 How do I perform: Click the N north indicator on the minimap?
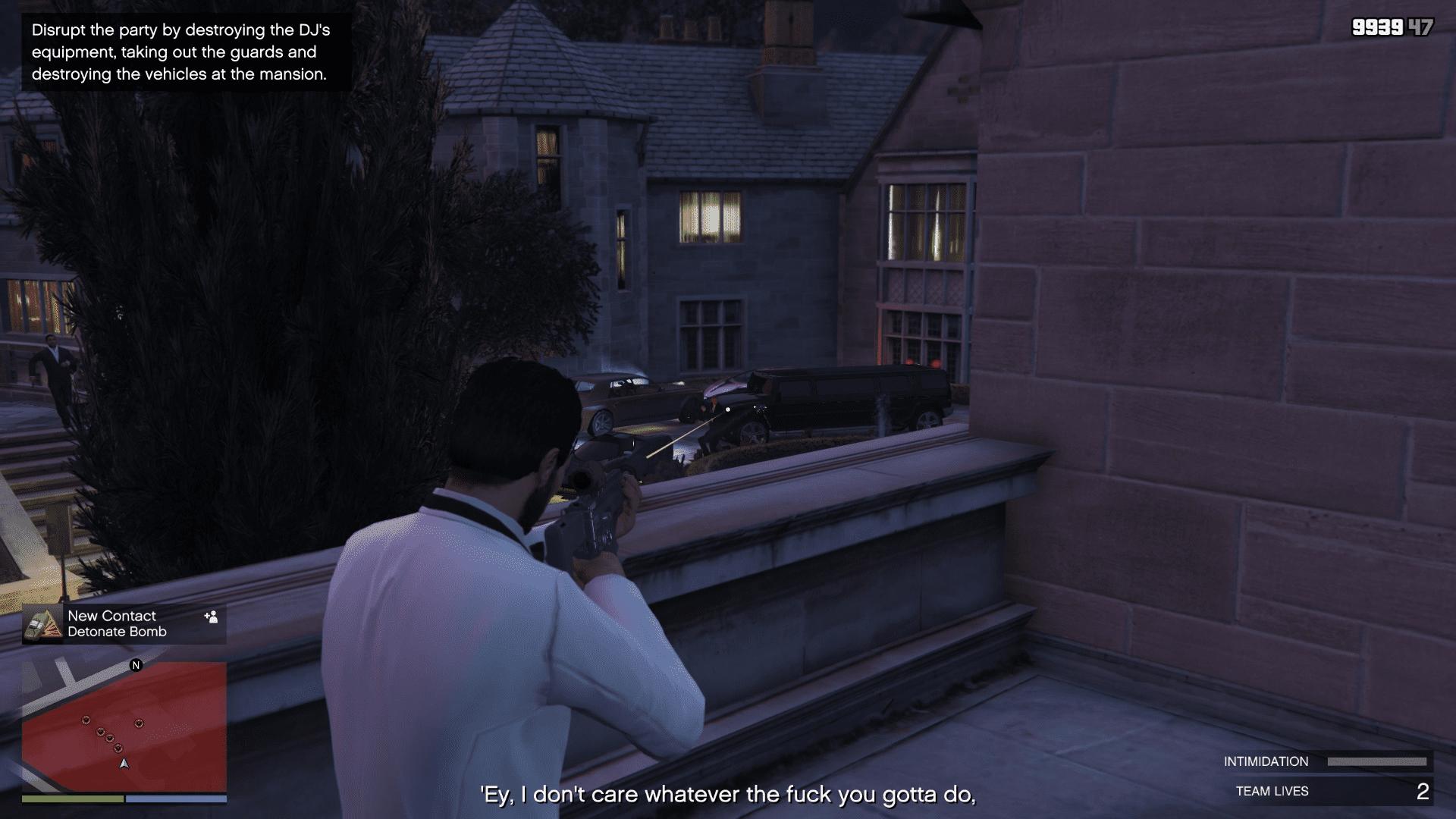tap(136, 665)
